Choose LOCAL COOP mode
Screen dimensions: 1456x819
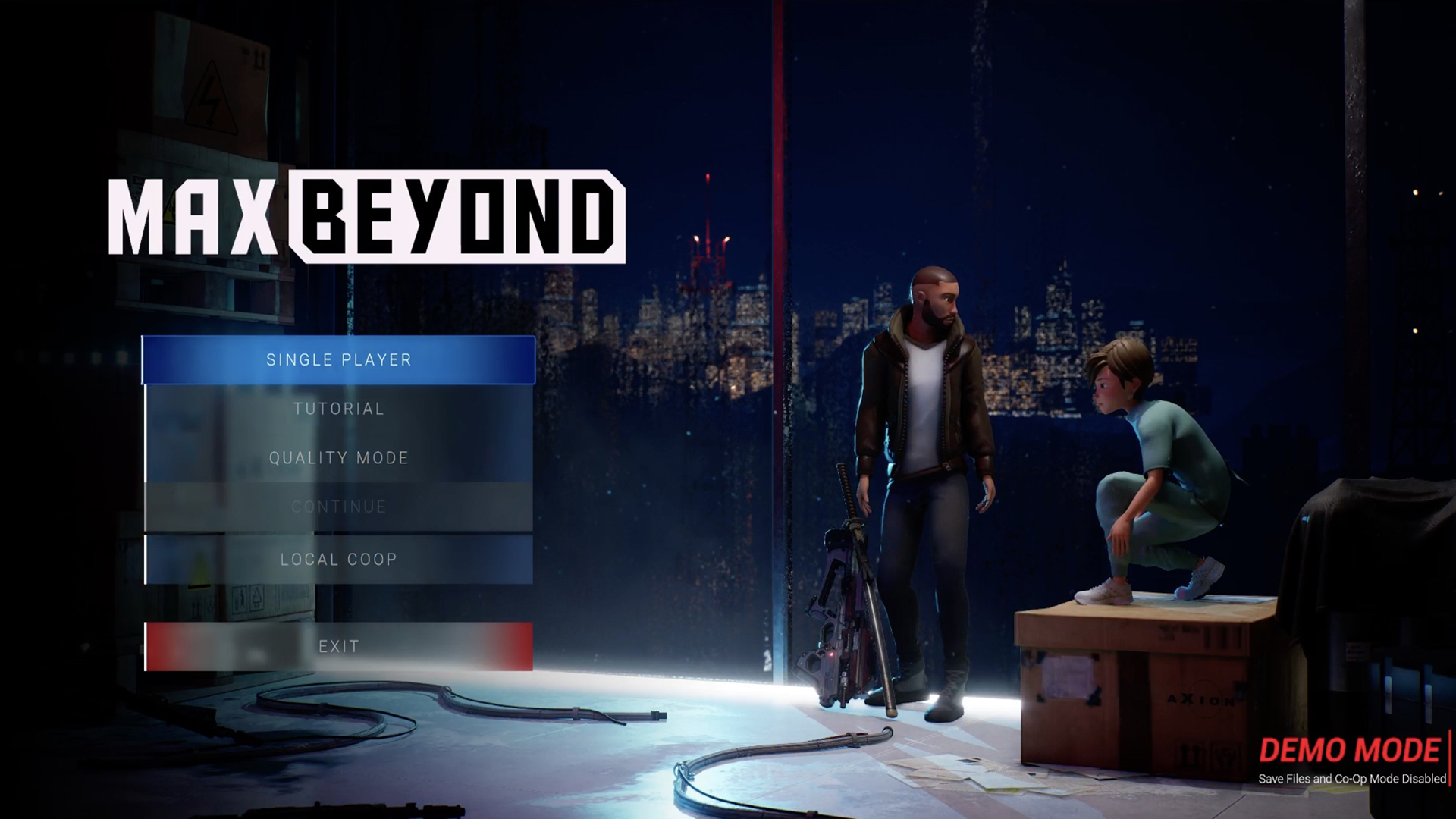pyautogui.click(x=338, y=560)
